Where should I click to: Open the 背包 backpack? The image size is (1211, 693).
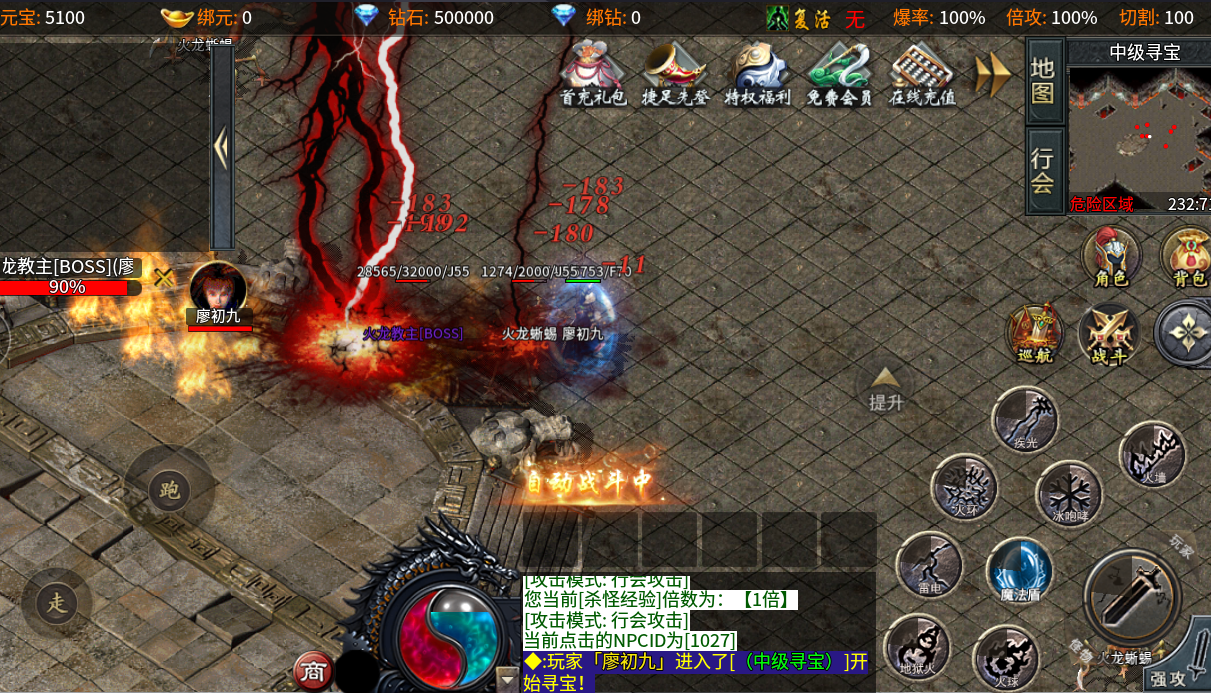click(x=1188, y=255)
